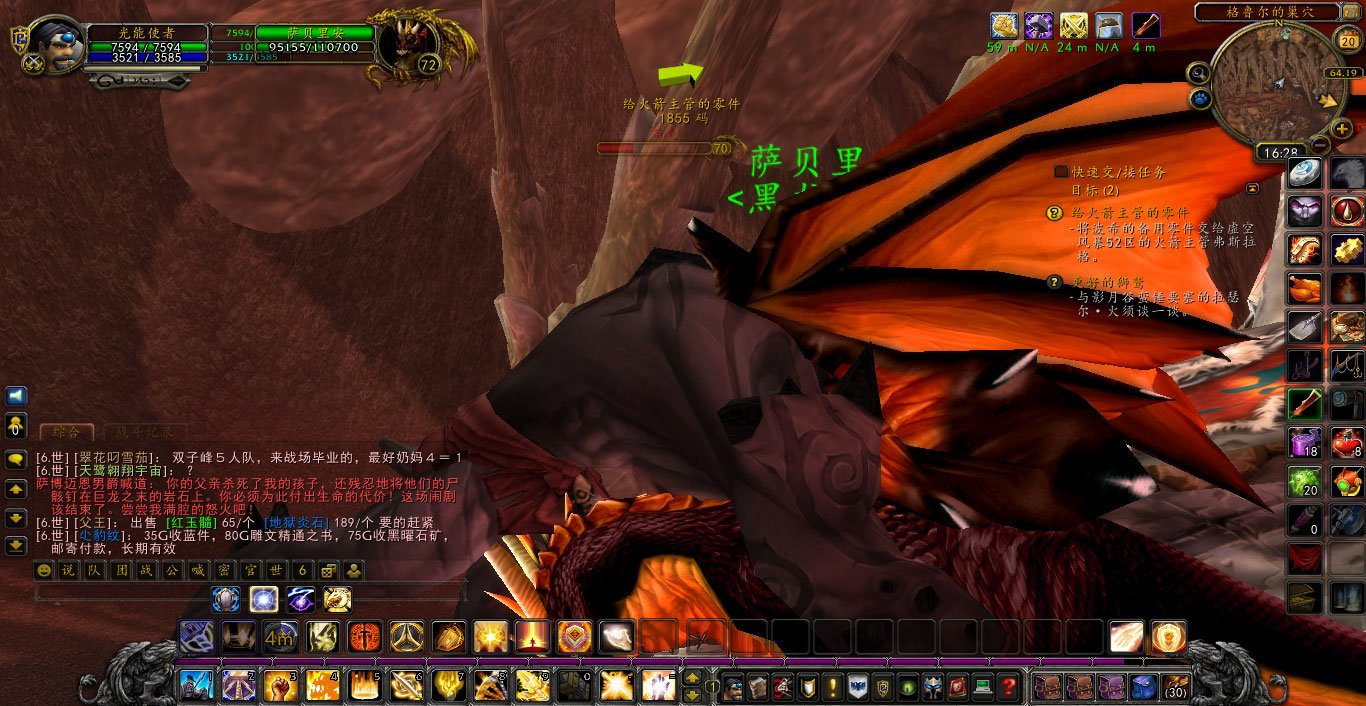1366x706 pixels.
Task: Click the dice roll chat button
Action: (x=328, y=570)
